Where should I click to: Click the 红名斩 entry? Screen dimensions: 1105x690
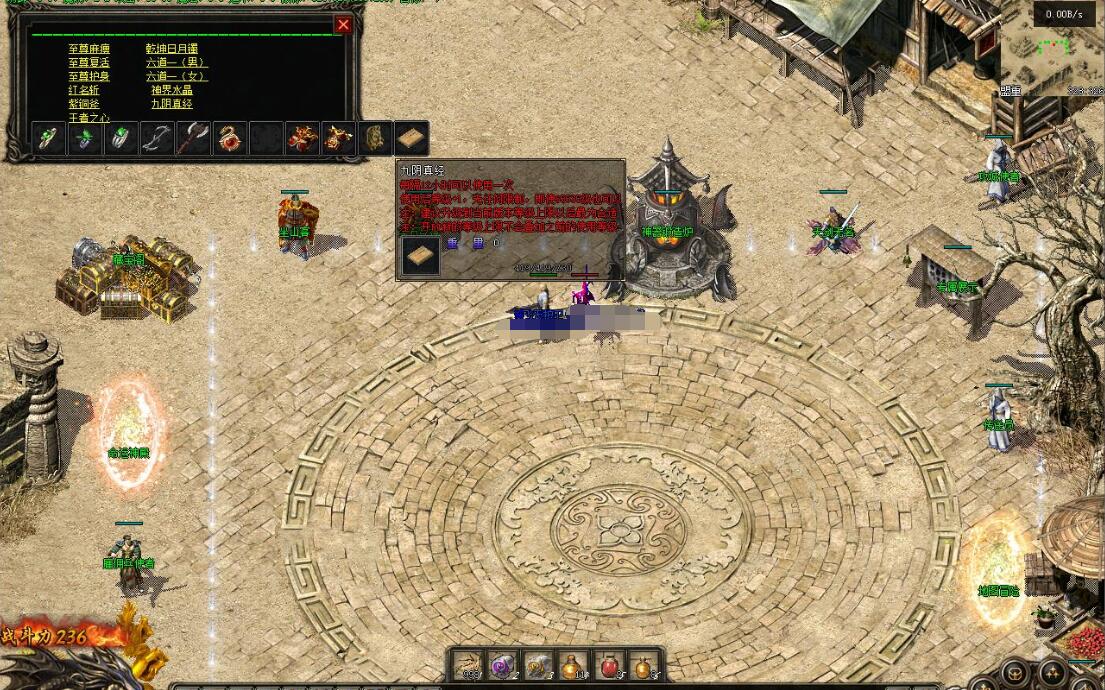click(x=84, y=91)
